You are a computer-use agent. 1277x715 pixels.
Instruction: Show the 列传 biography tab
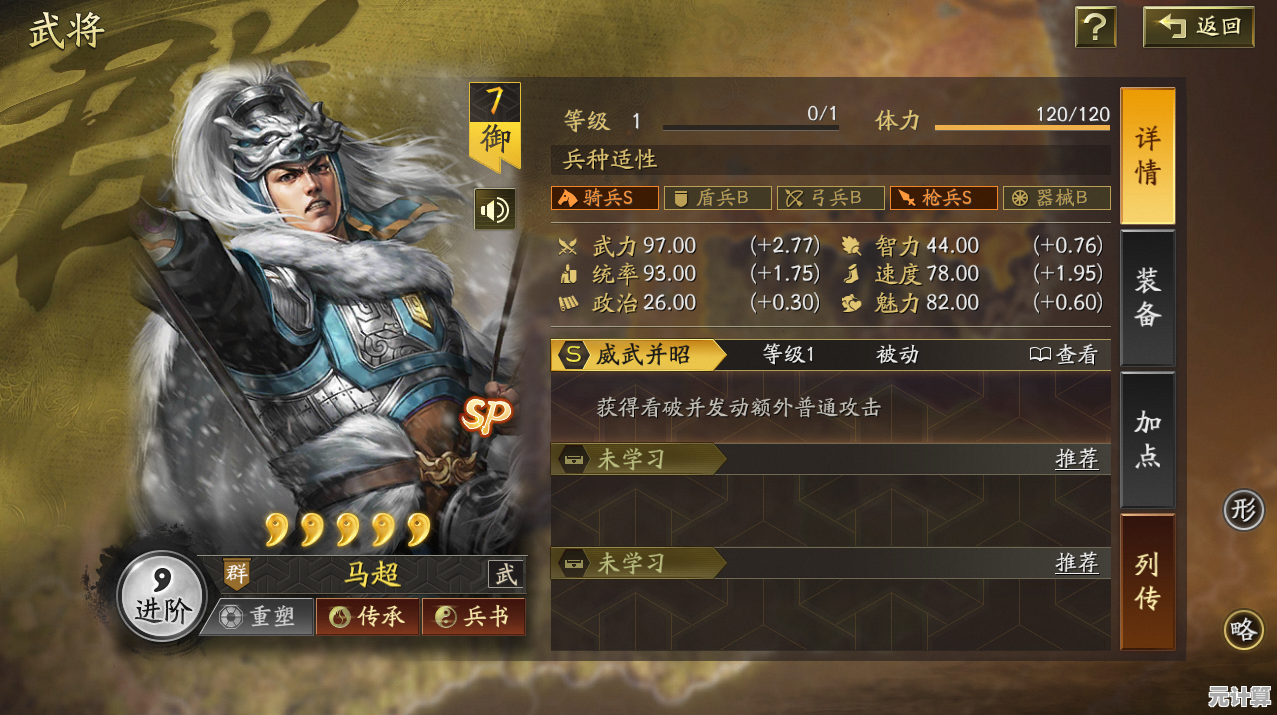(x=1147, y=581)
